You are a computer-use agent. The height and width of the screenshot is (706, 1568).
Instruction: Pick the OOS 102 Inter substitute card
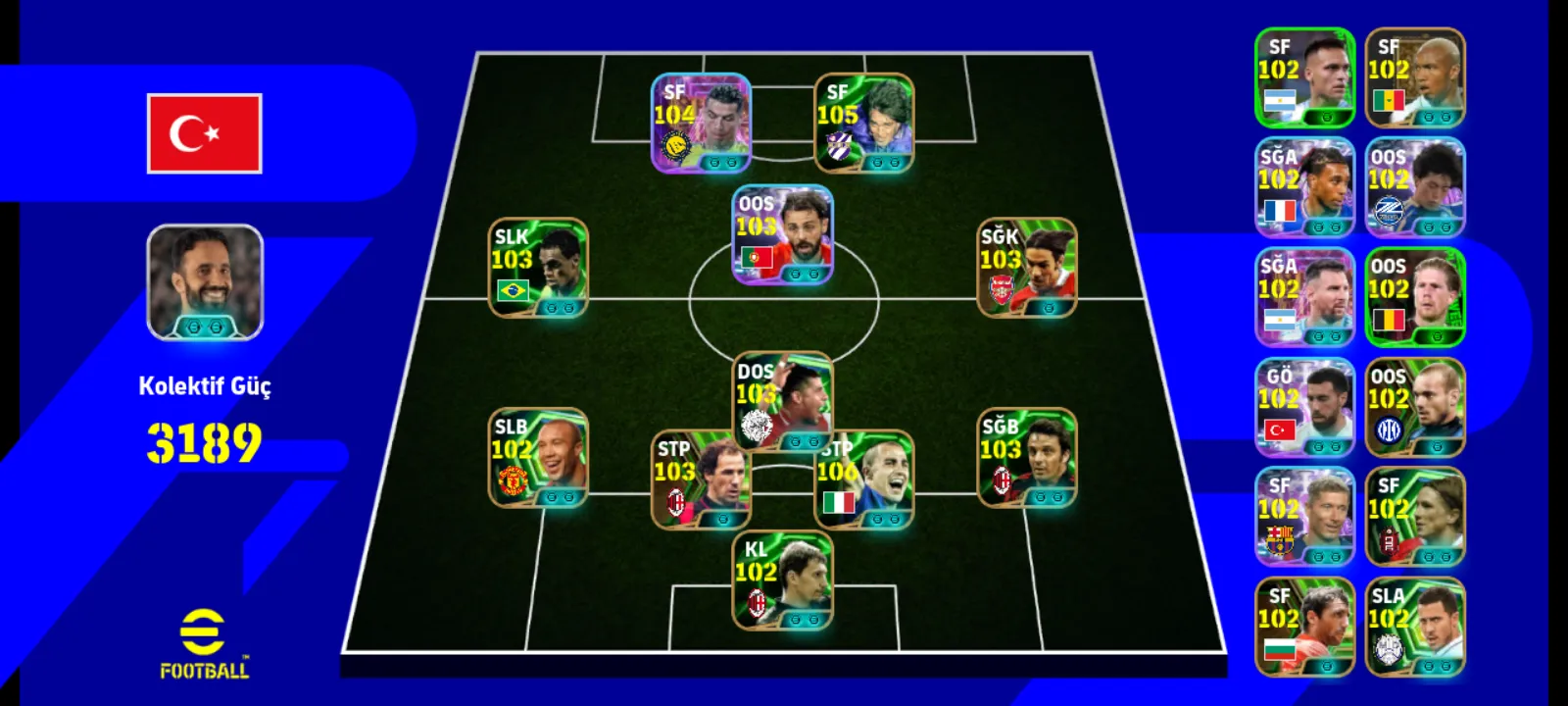(1414, 408)
